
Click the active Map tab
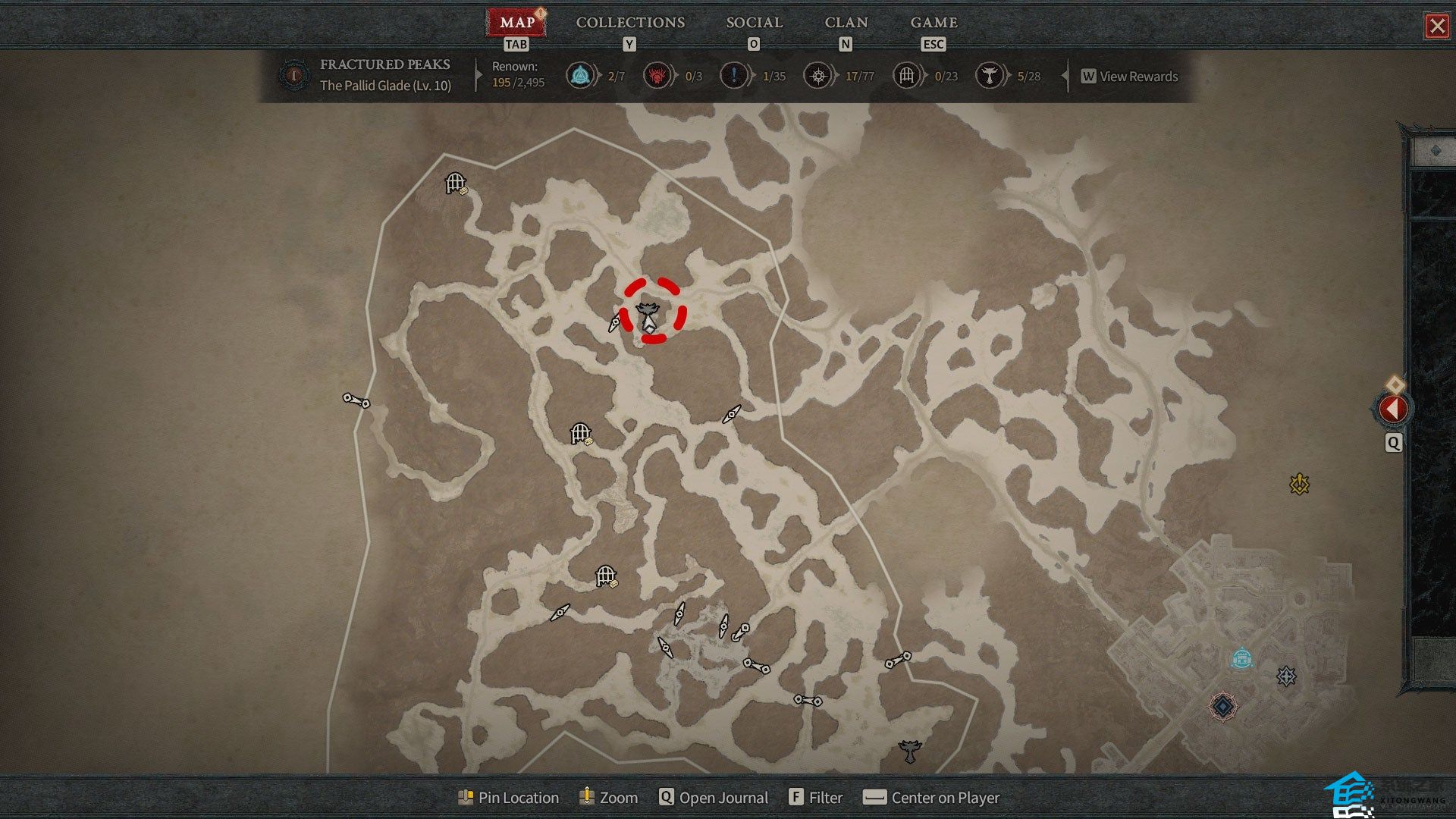coord(516,23)
